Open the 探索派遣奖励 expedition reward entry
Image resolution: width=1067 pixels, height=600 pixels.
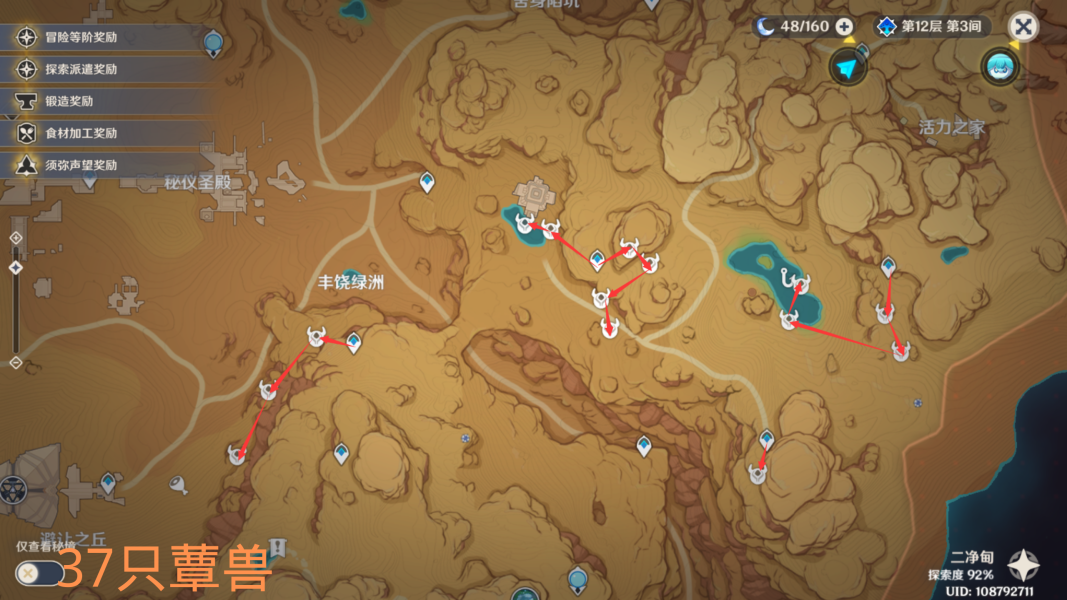(x=80, y=70)
